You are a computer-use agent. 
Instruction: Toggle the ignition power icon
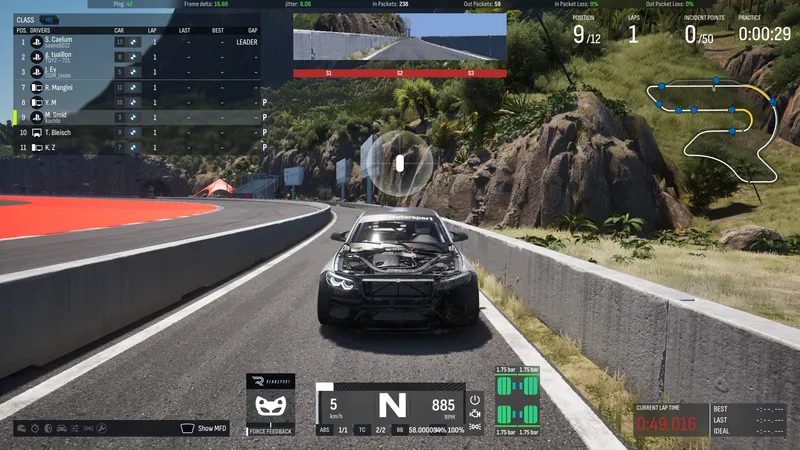coord(475,399)
